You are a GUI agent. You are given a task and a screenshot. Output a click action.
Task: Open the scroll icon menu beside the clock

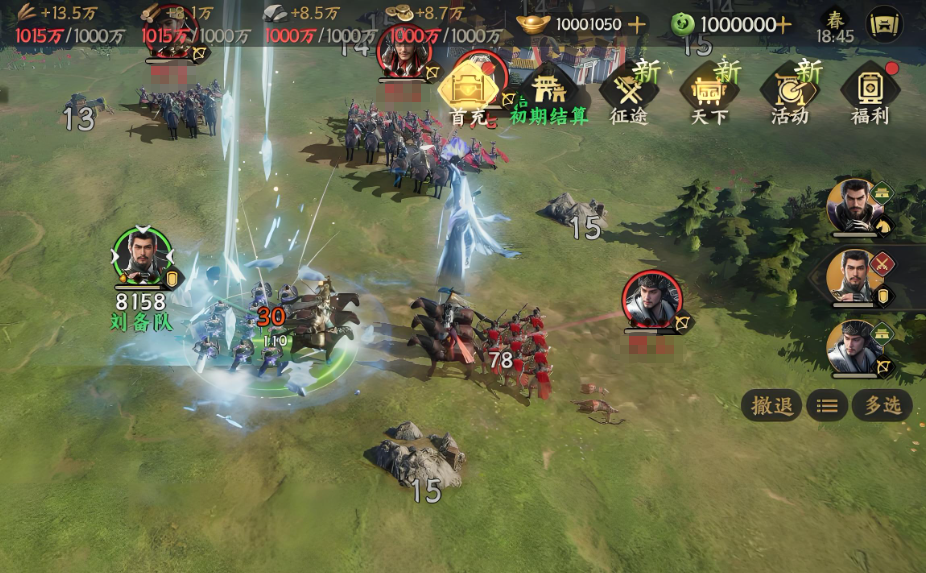click(x=884, y=24)
